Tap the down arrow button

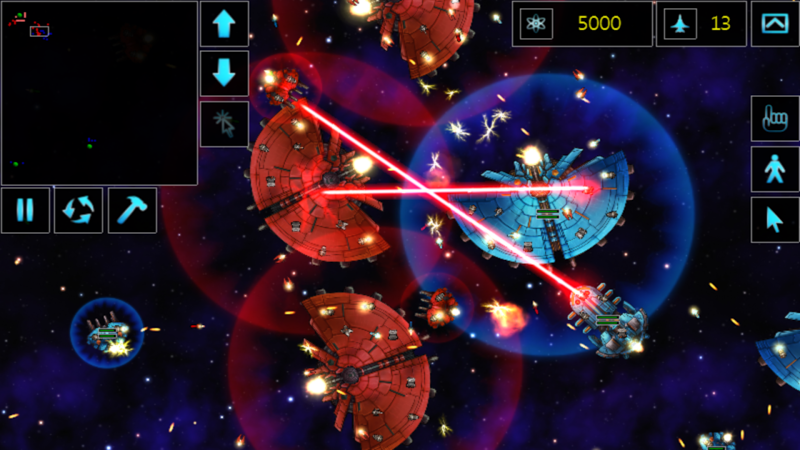coord(224,73)
